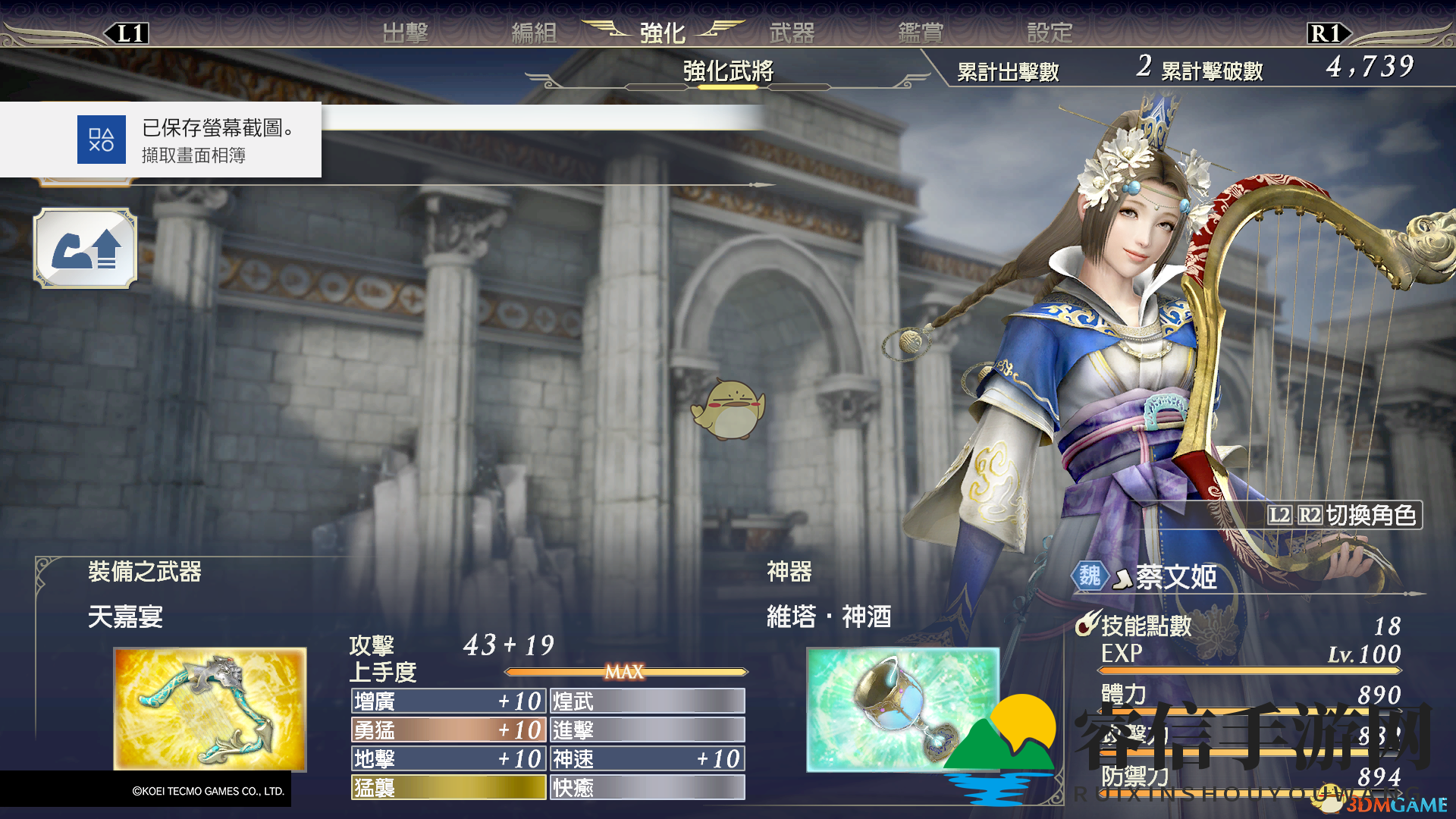The image size is (1456, 819).
Task: Choose the 快癒 attribute row
Action: tap(647, 787)
